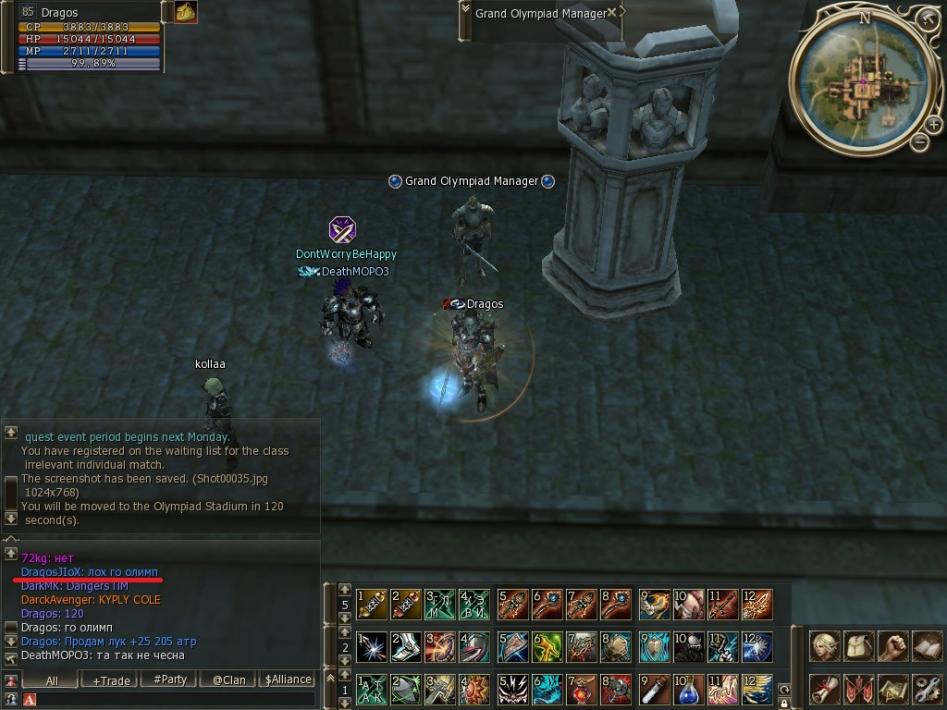The width and height of the screenshot is (947, 710).
Task: Click the chat text input field
Action: click(x=170, y=699)
